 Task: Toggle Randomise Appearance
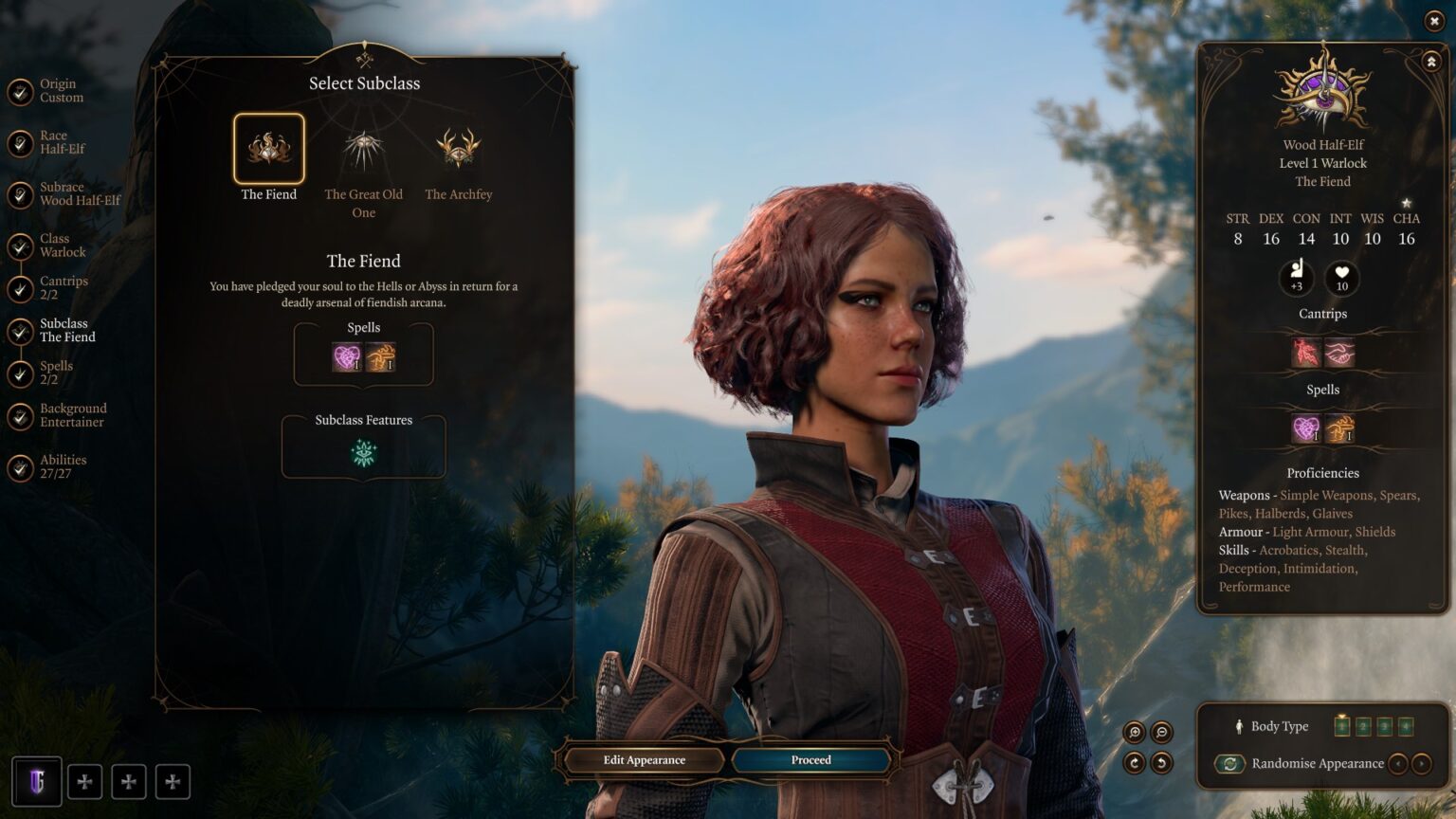(1229, 762)
